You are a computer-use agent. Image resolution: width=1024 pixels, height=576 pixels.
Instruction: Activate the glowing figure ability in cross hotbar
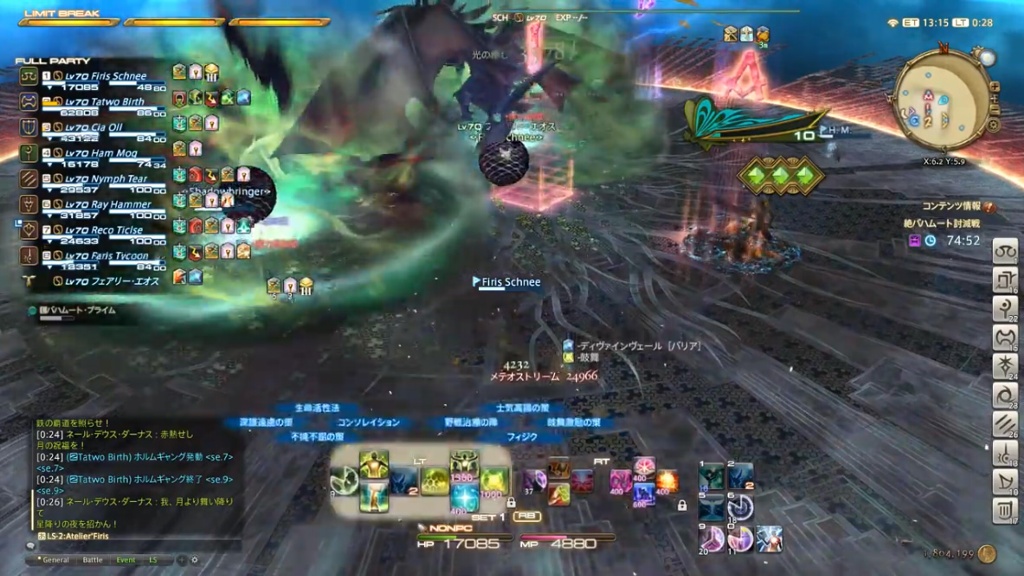coord(374,463)
